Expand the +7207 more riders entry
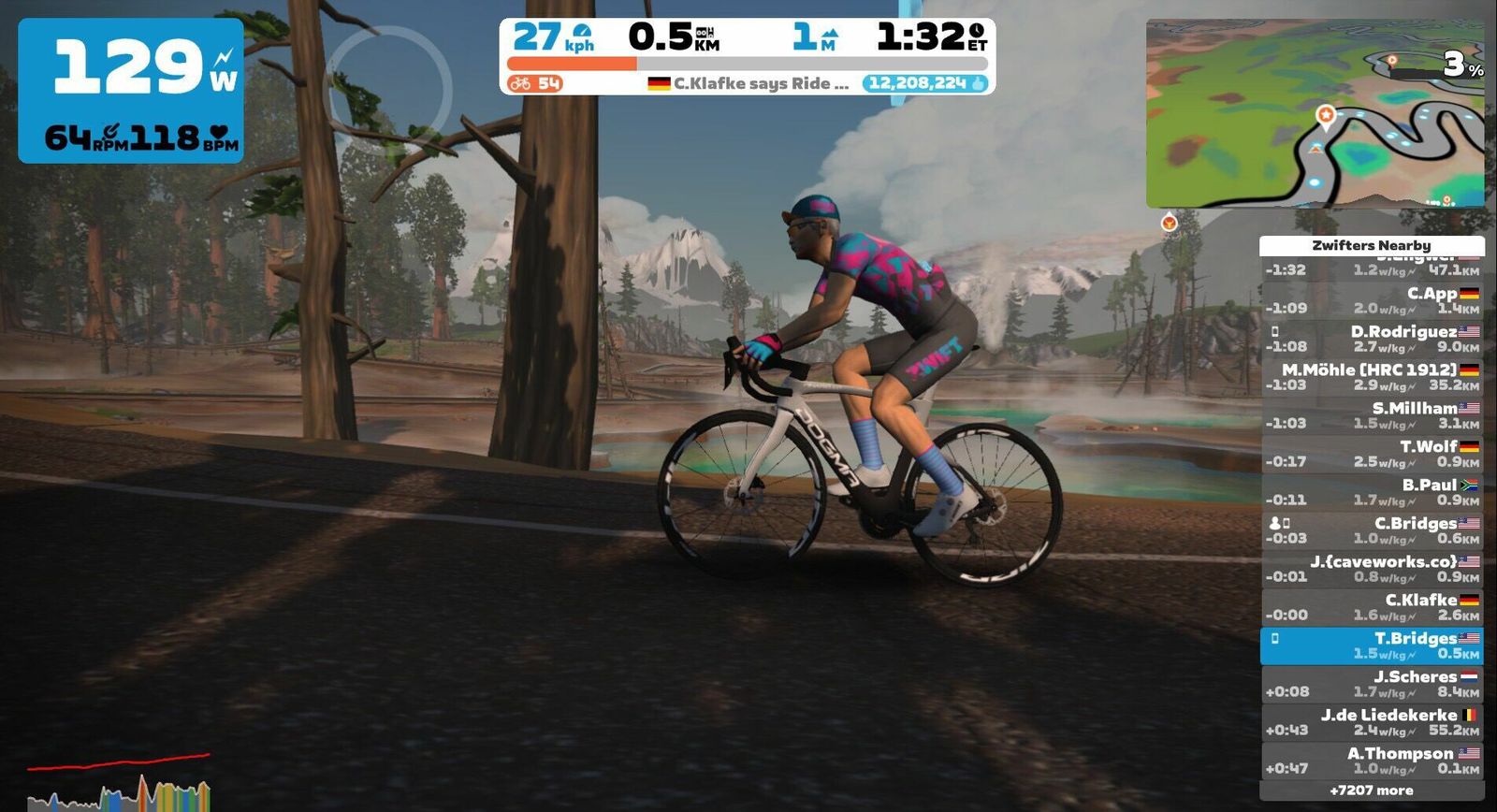 pyautogui.click(x=1372, y=790)
